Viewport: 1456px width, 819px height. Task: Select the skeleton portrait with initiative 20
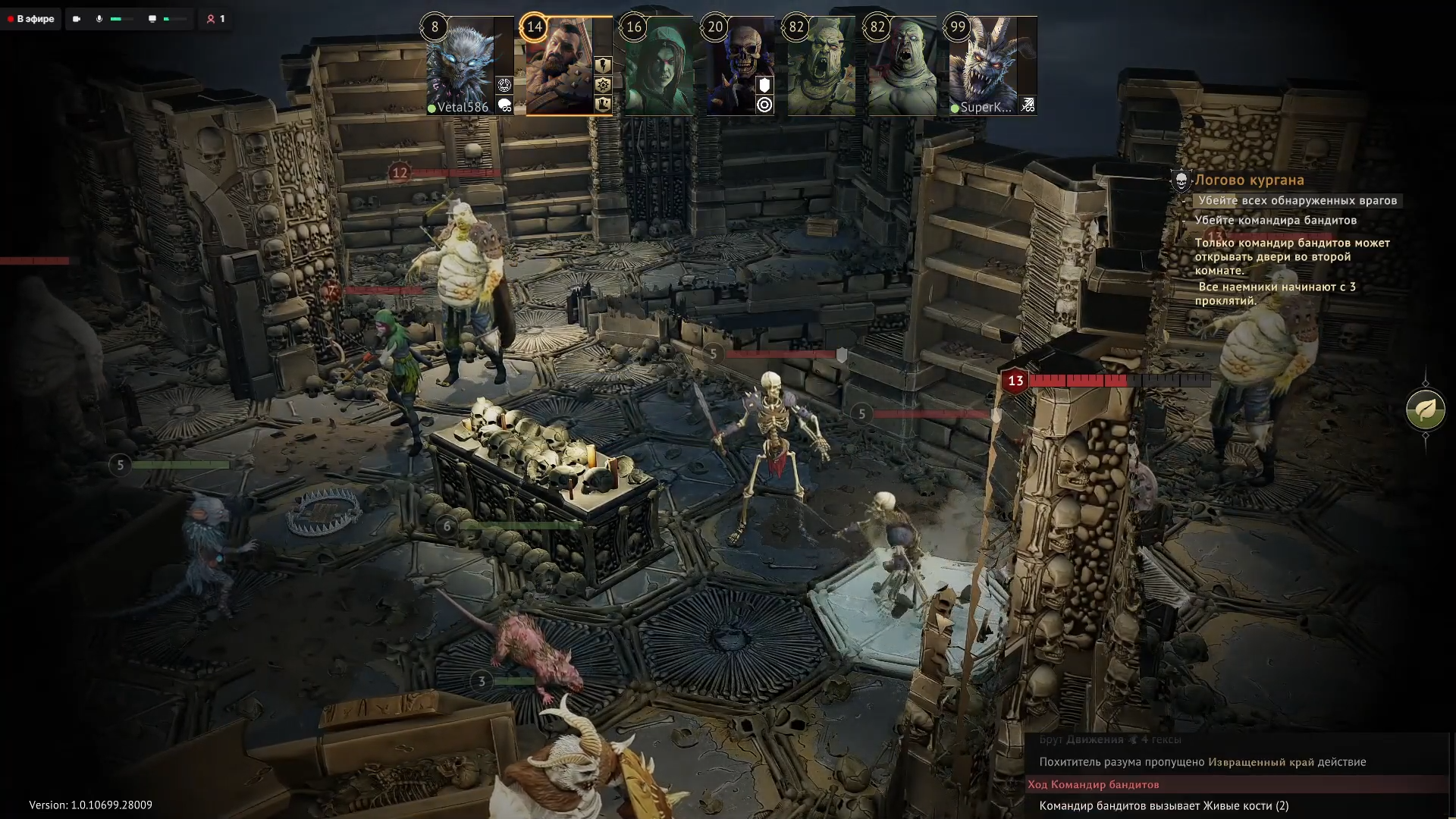733,66
